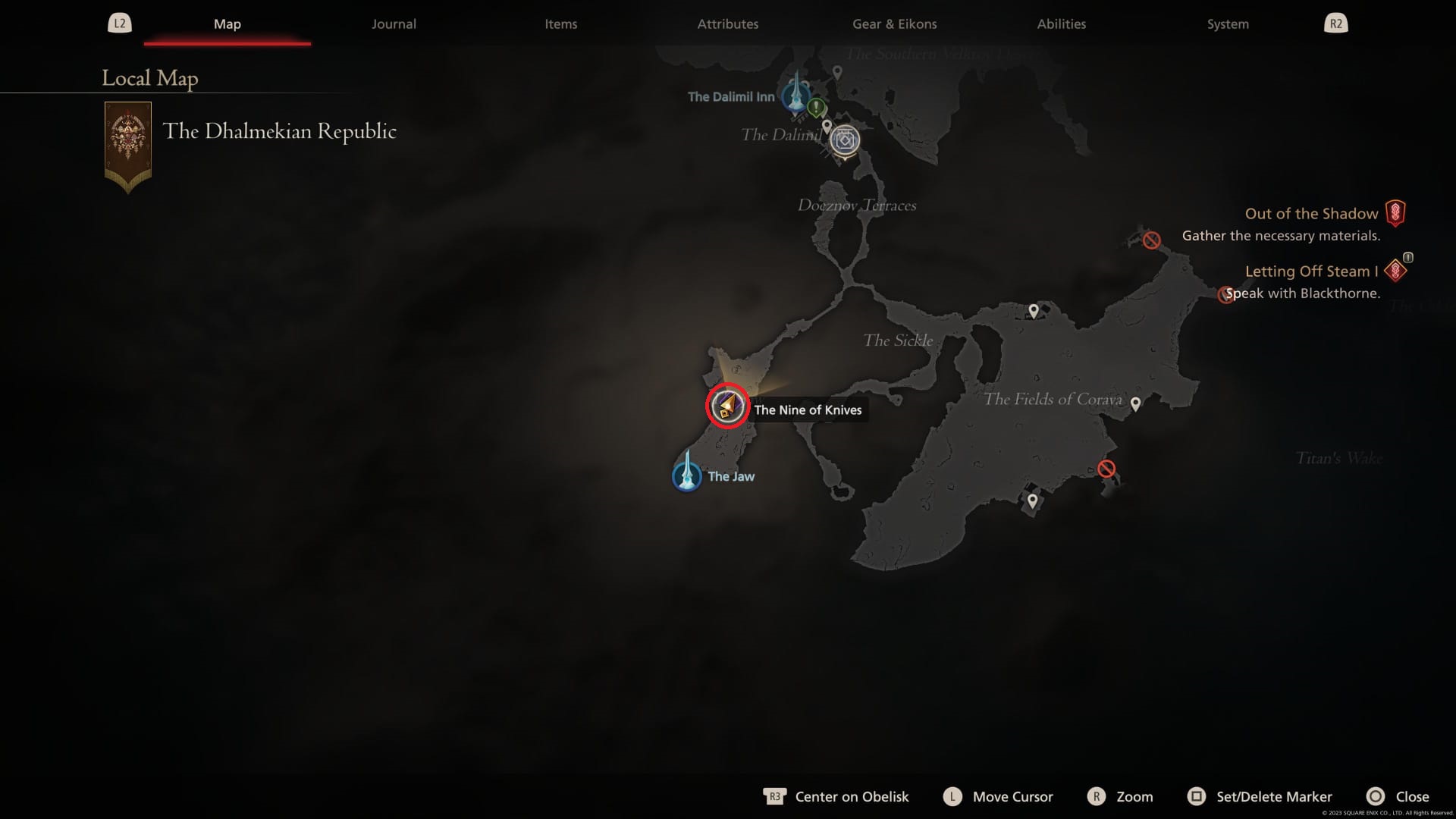Open the Gear & Eikons tab
Screen dimensions: 1456x819
[894, 24]
